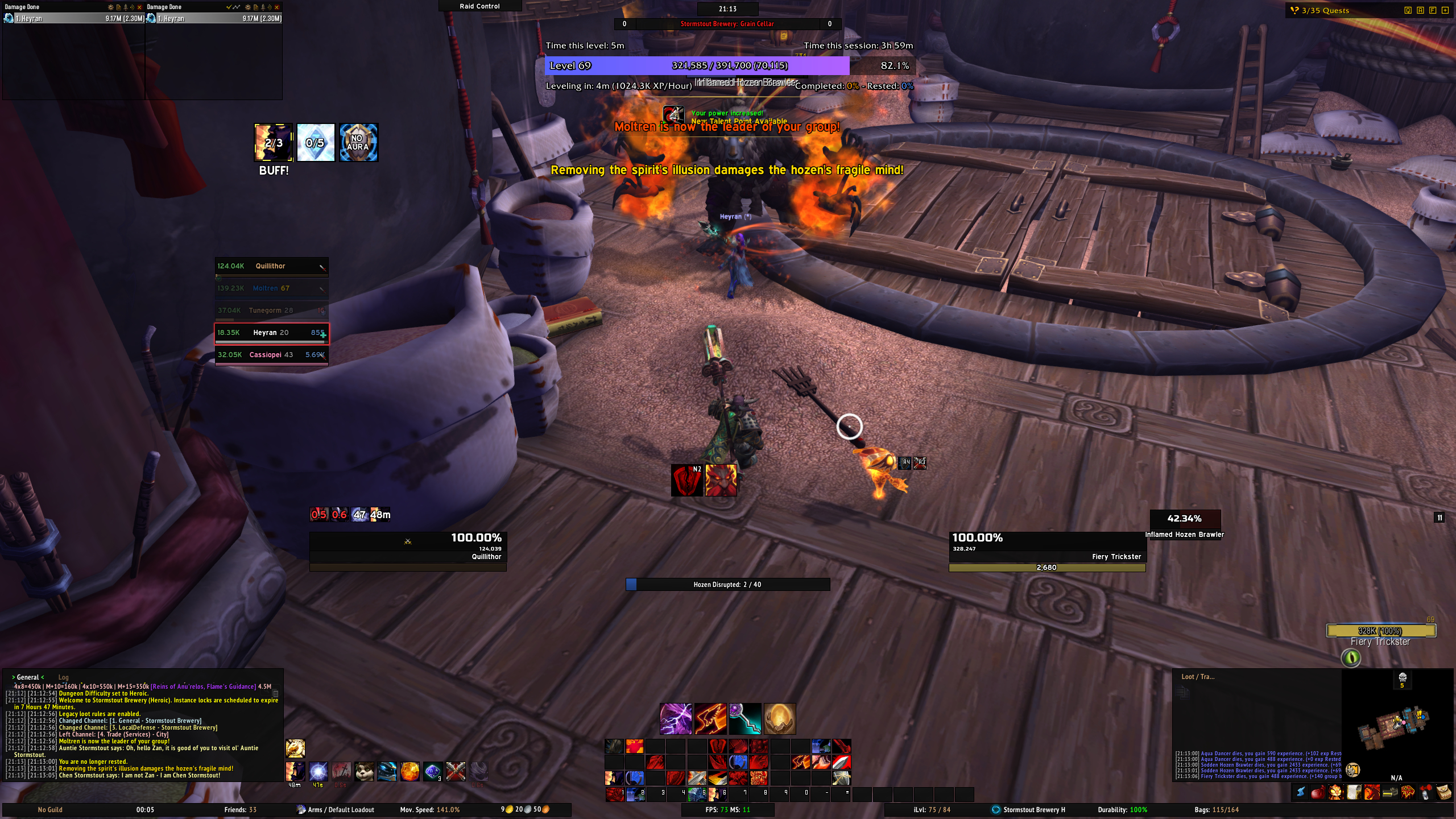Use the golden egg item icon

tap(779, 719)
